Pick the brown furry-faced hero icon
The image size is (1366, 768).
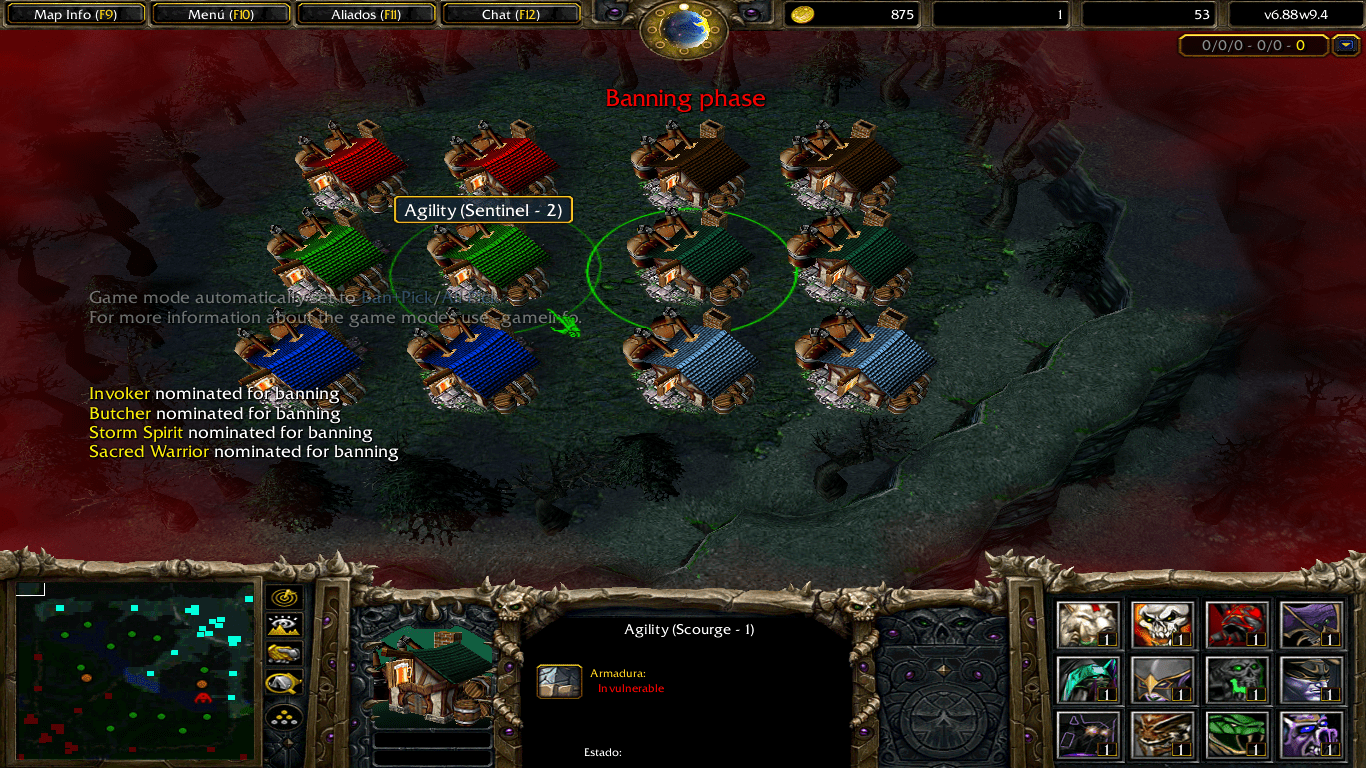[x=1163, y=735]
